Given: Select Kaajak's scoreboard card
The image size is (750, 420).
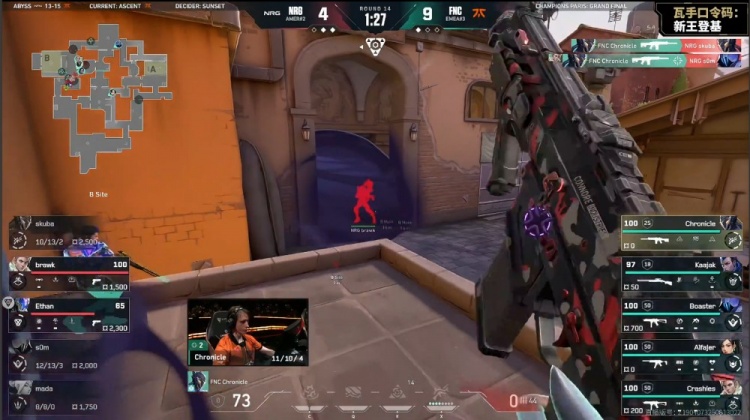Looking at the screenshot, I should pyautogui.click(x=681, y=275).
